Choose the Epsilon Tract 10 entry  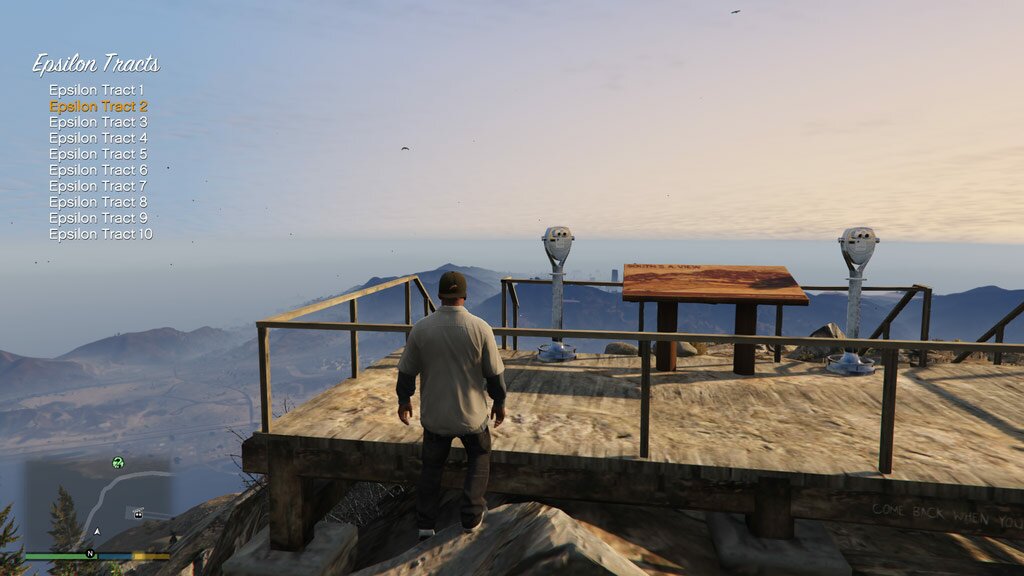point(101,234)
